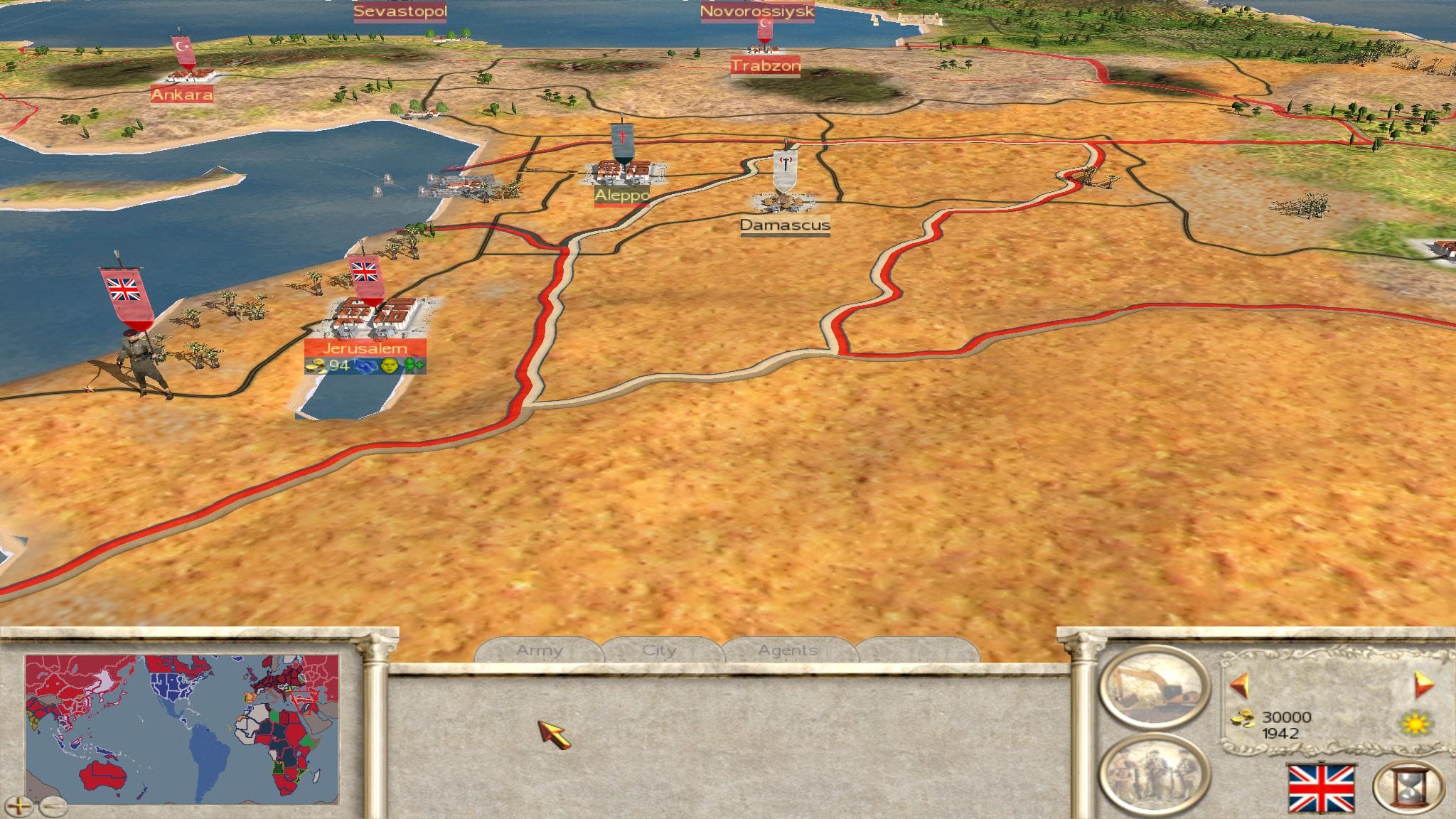This screenshot has height=819, width=1456.
Task: Switch to the Army tab
Action: 539,651
